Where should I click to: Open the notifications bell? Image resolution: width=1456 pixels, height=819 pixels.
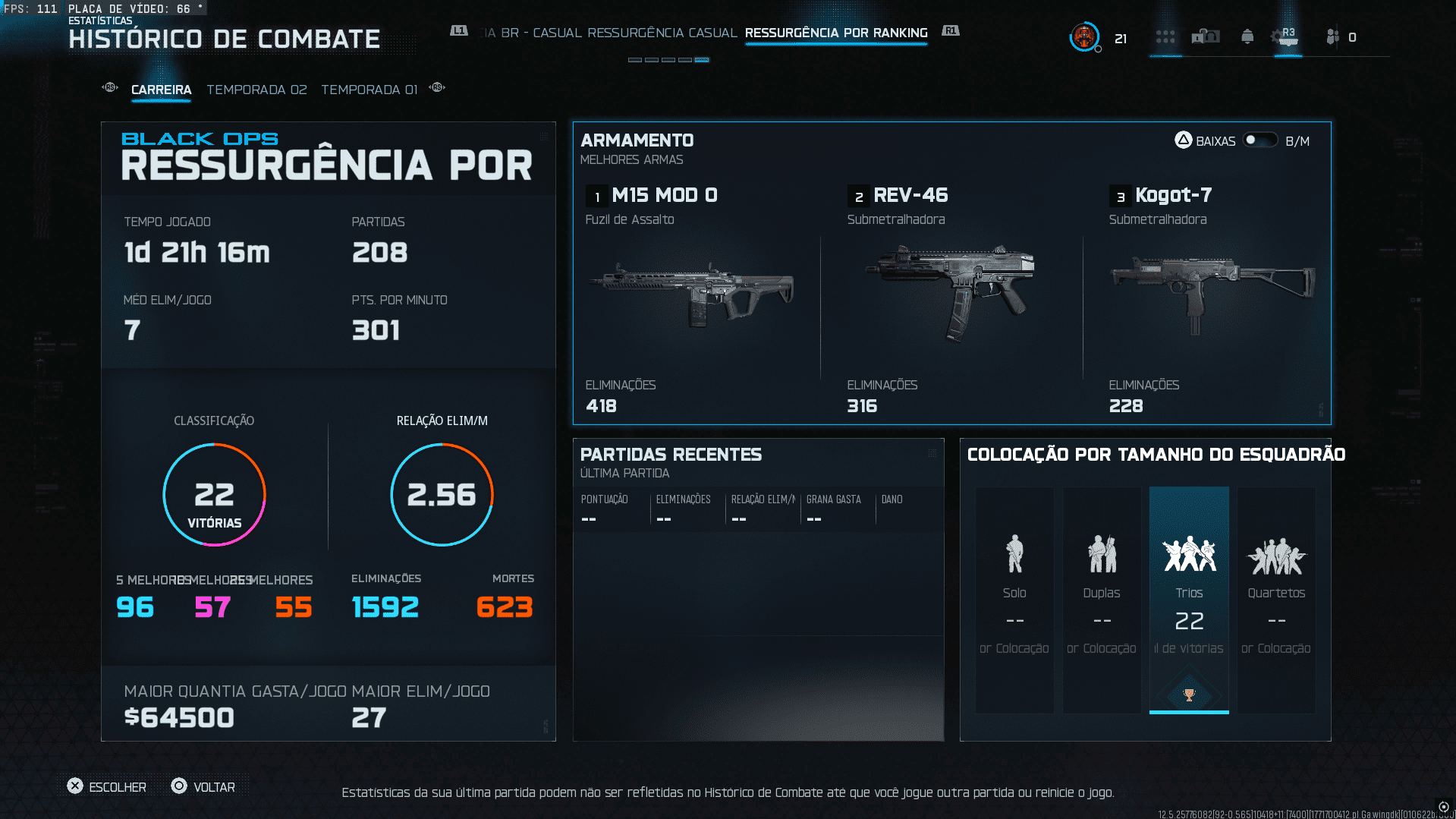coord(1247,36)
